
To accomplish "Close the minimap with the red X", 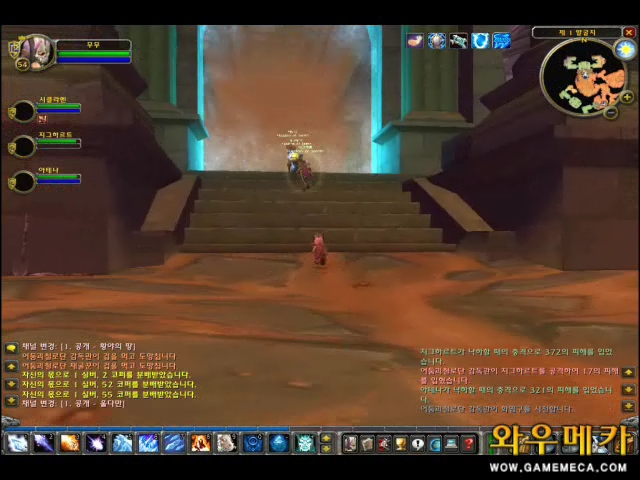I will (629, 33).
